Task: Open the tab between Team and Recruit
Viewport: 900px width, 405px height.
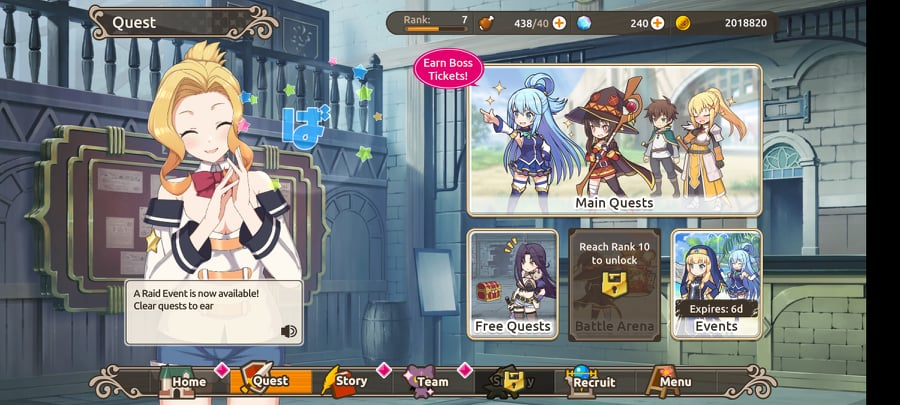Action: (x=509, y=381)
